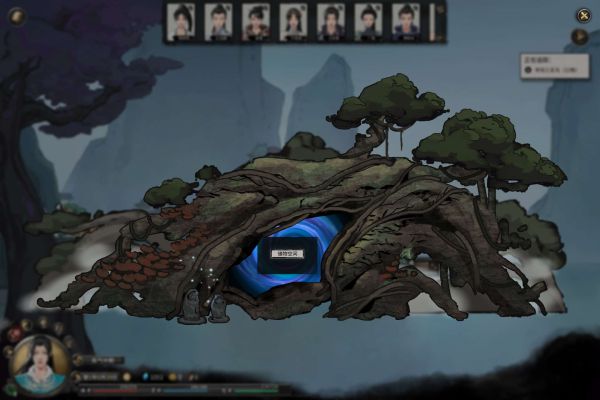Select the last character portrait in the roster
Screen dimensions: 600x400
(x=405, y=21)
